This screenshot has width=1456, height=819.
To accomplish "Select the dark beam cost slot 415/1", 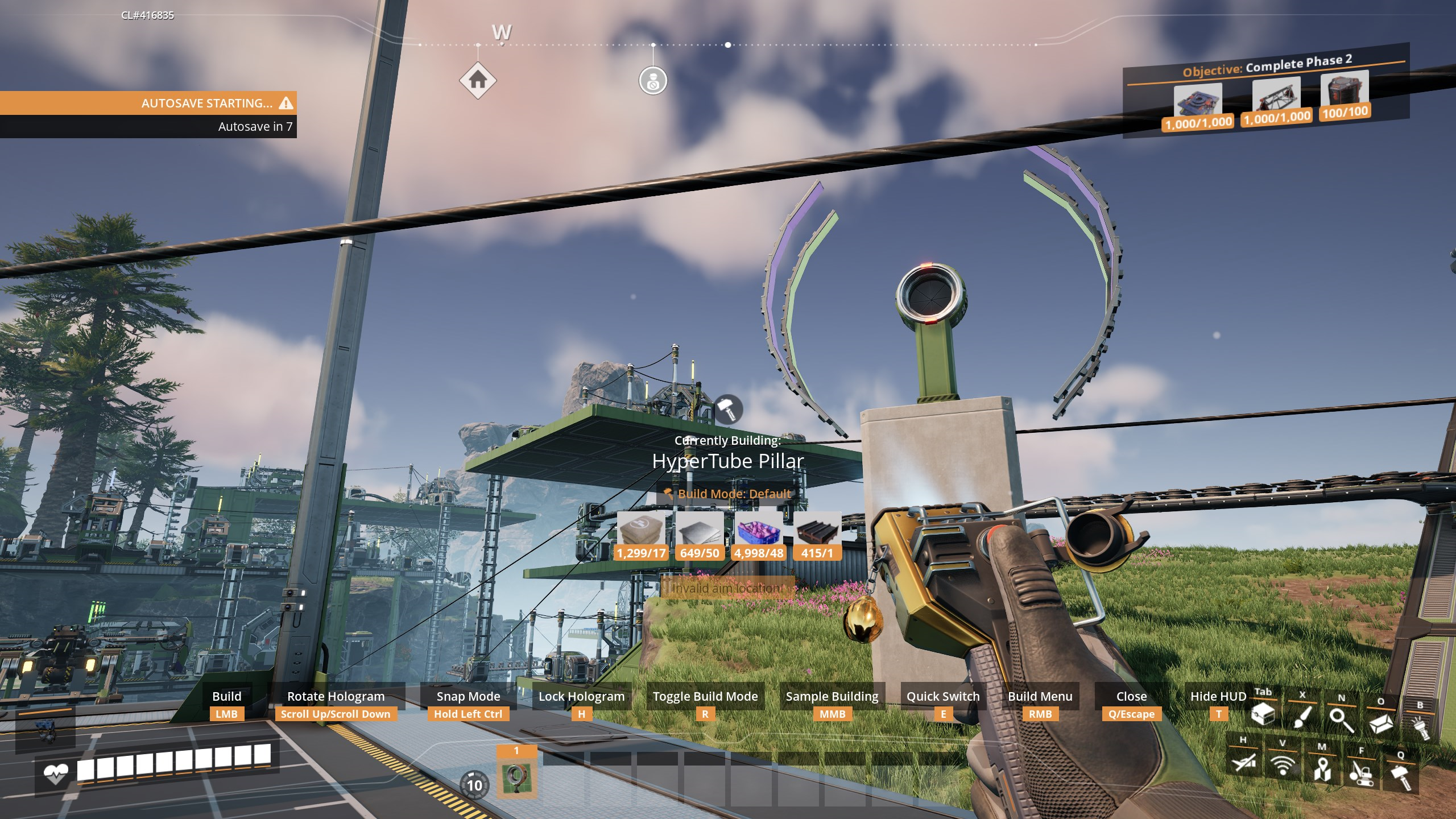I will tap(817, 535).
